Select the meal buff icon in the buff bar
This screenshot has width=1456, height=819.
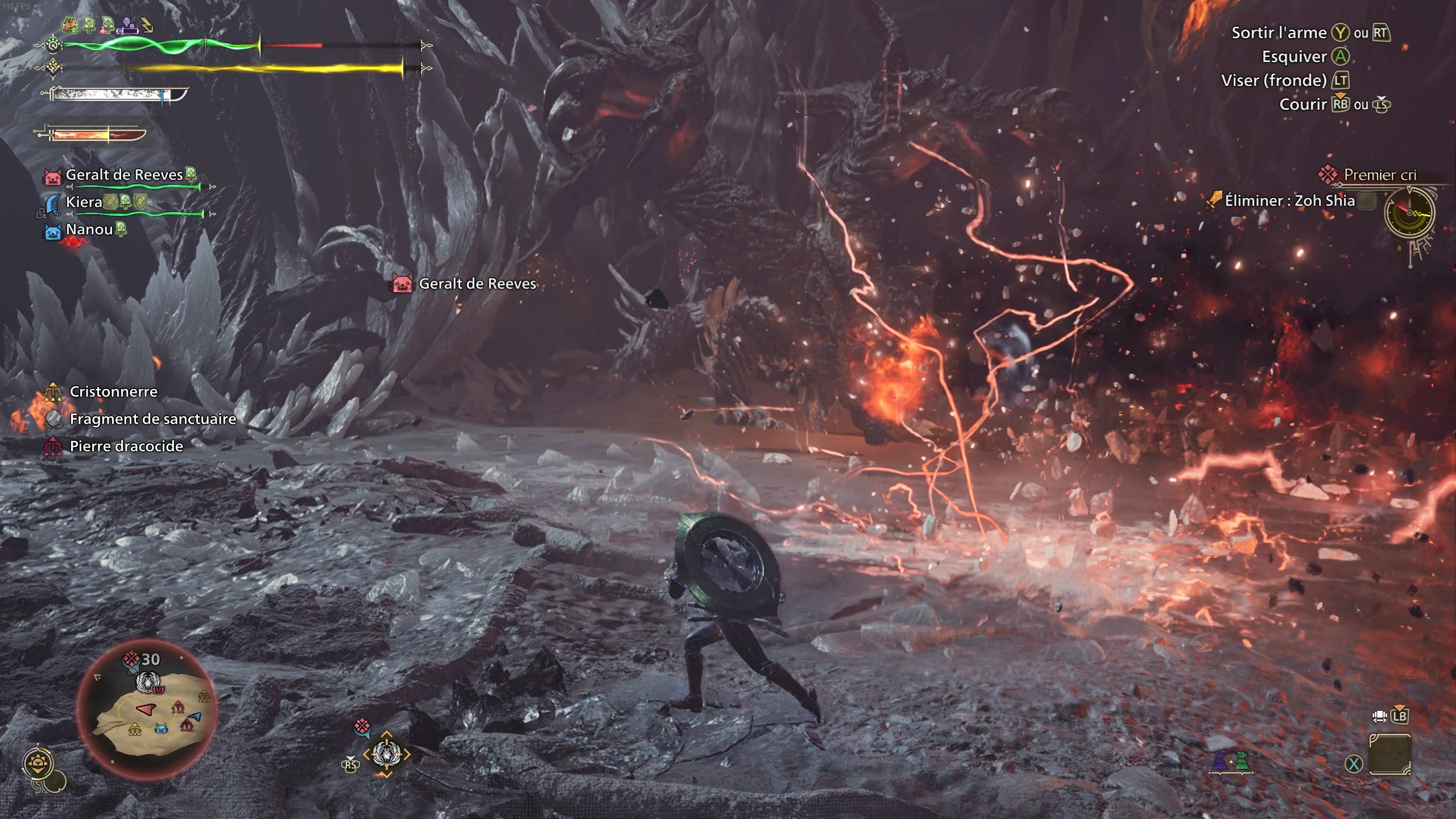(x=71, y=24)
